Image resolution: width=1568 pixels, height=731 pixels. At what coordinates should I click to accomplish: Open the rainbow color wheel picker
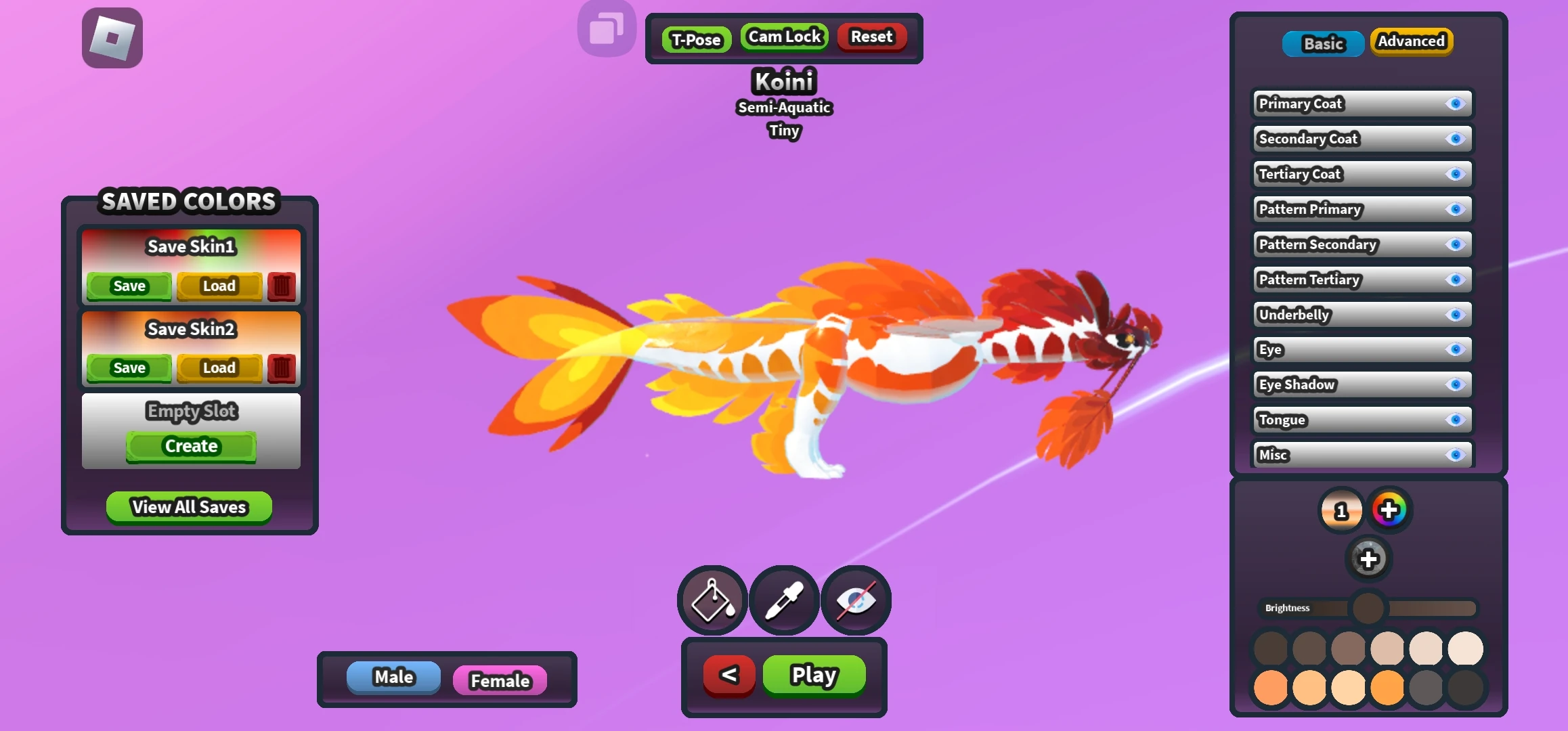[x=1391, y=510]
